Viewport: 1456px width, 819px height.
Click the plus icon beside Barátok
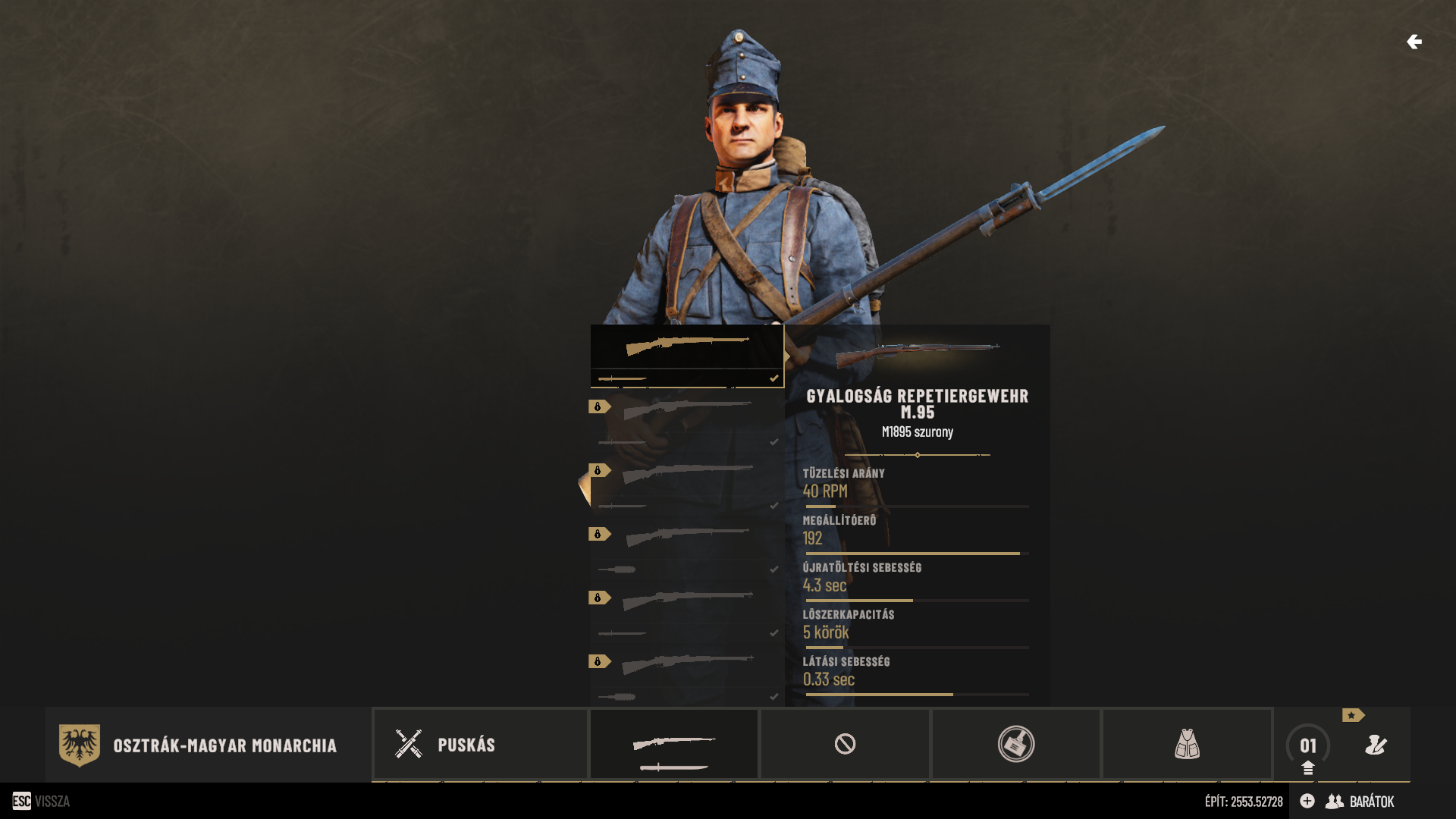(1307, 801)
